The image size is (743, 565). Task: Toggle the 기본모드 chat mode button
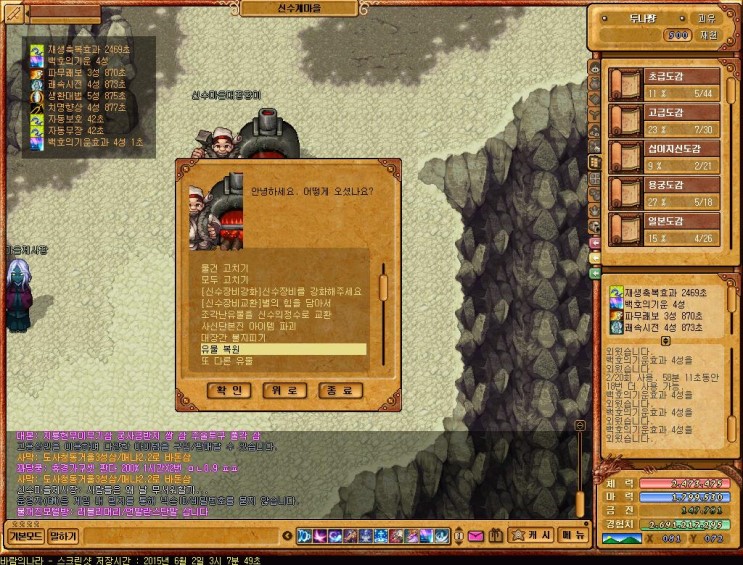[24, 537]
